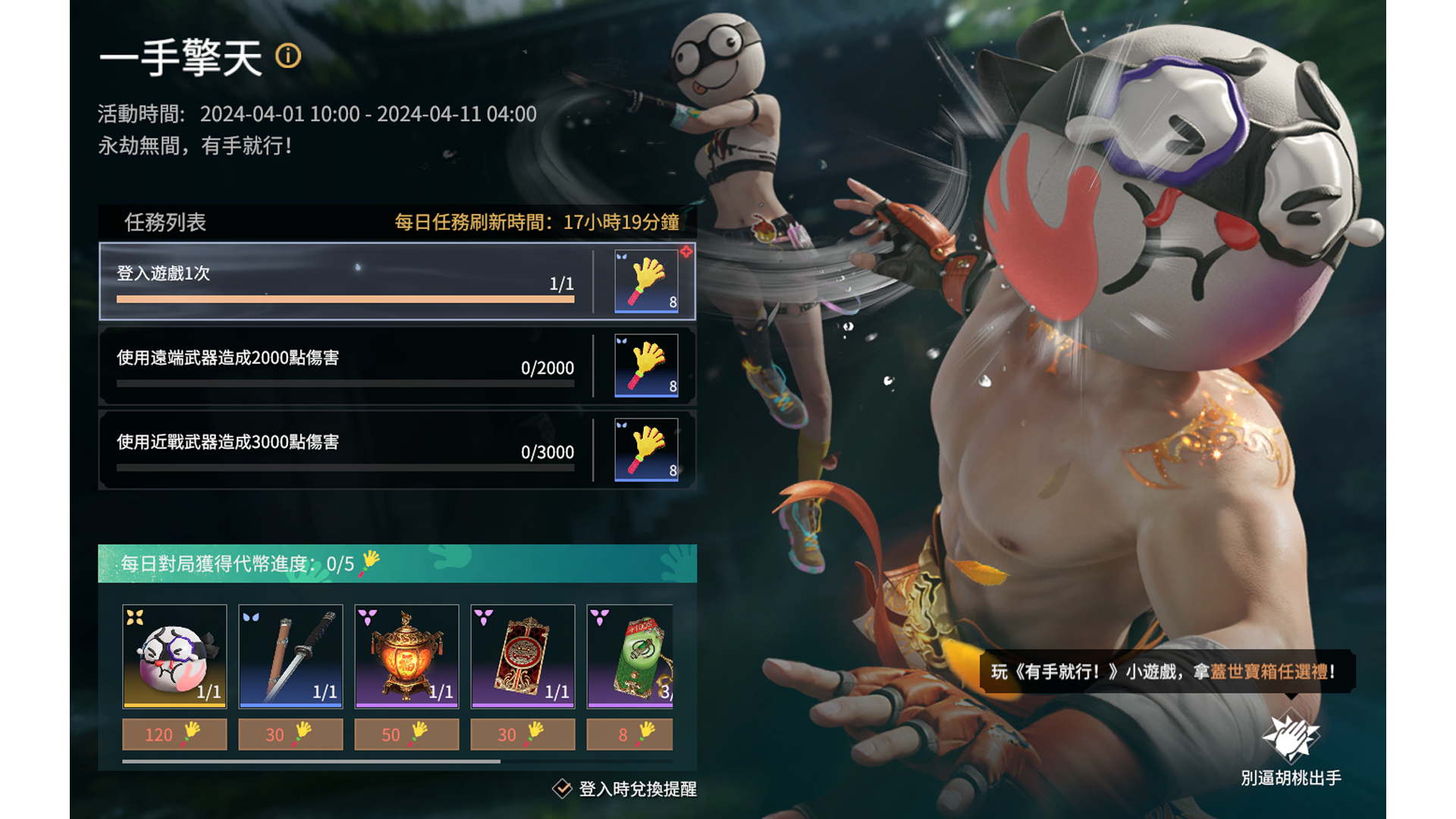Viewport: 1456px width, 819px height.
Task: Purchase the dagger for 30 clap tokens
Action: point(290,734)
